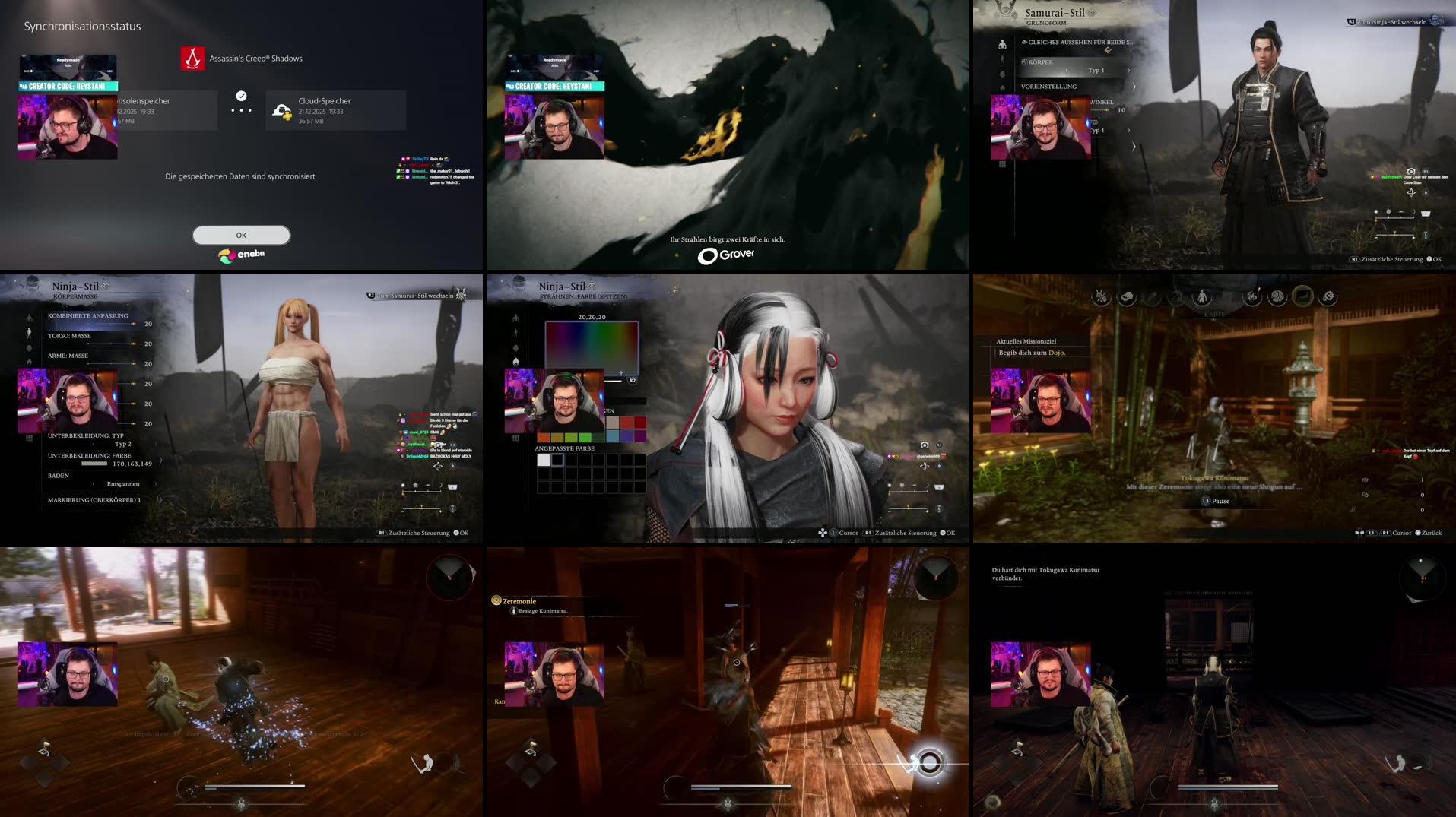Click the eneba logo below the OK button

pos(241,255)
